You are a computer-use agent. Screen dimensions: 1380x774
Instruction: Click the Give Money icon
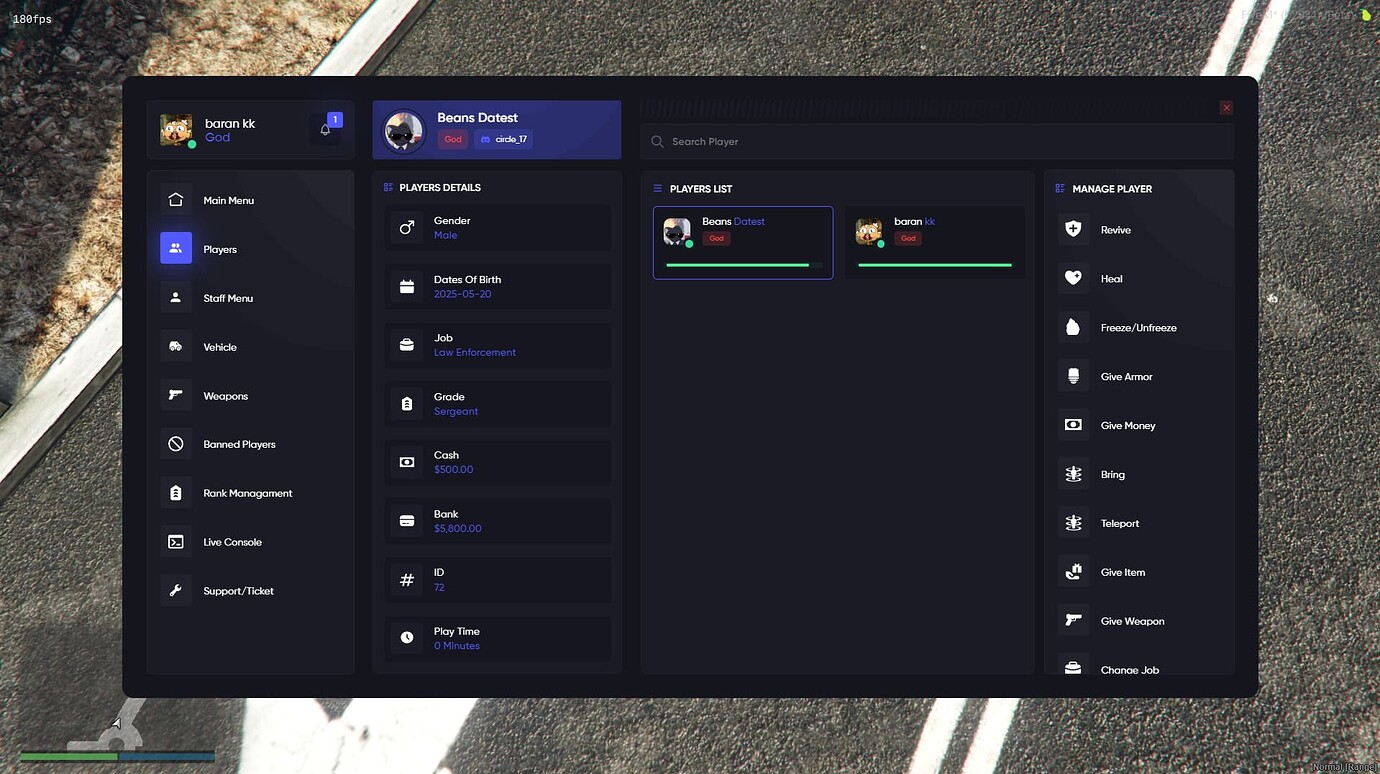pyautogui.click(x=1073, y=425)
